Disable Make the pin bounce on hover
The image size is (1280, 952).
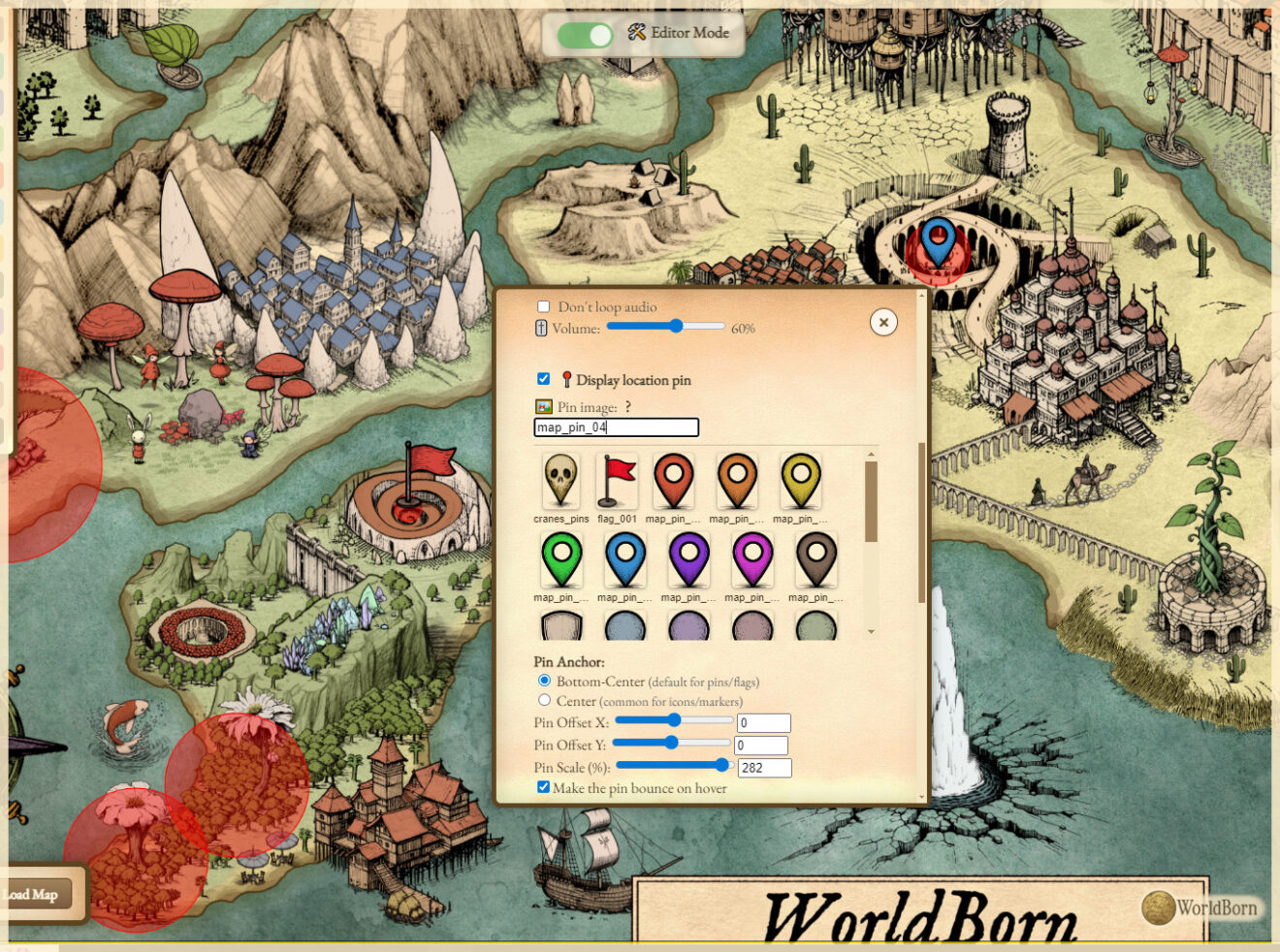point(543,787)
